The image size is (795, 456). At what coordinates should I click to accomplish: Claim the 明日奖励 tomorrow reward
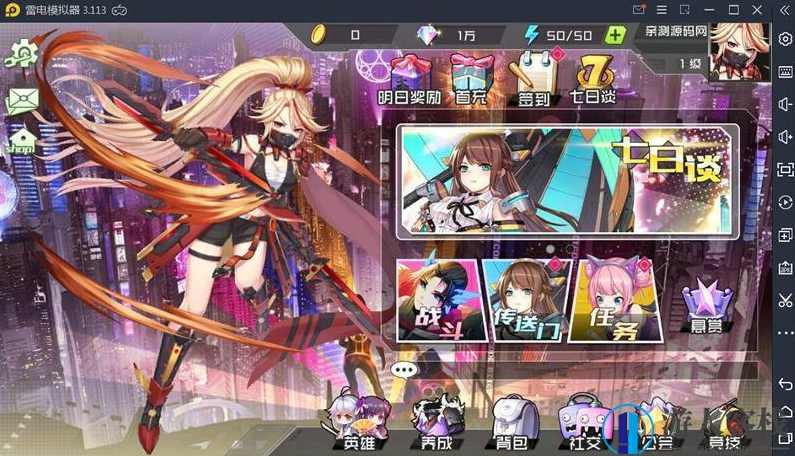409,79
